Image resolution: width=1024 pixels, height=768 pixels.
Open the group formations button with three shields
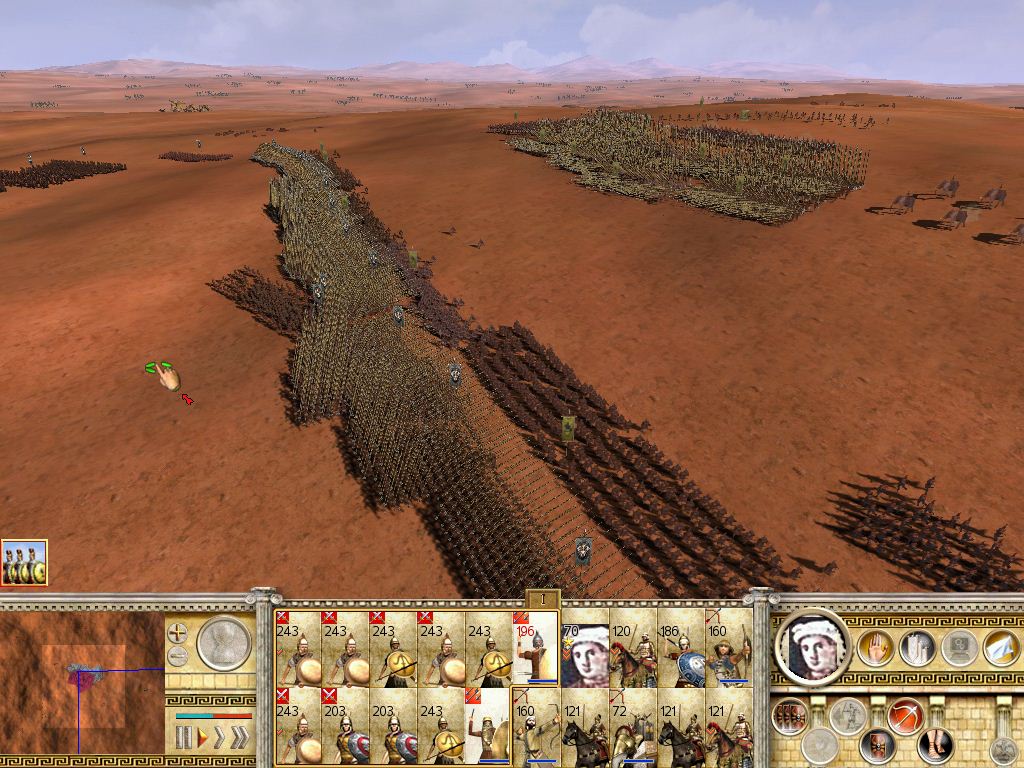791,716
